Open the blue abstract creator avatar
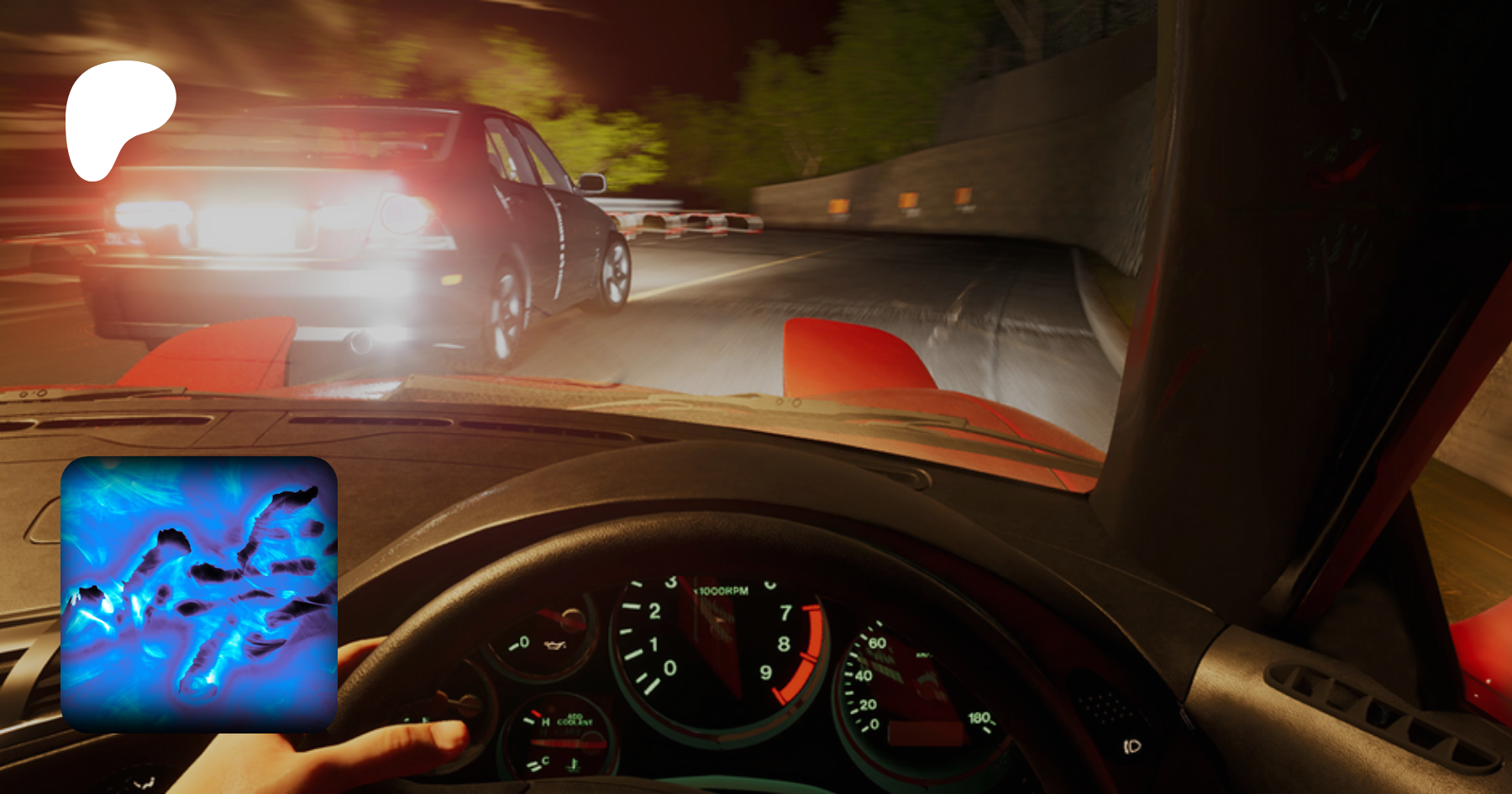The height and width of the screenshot is (794, 1512). [x=199, y=594]
